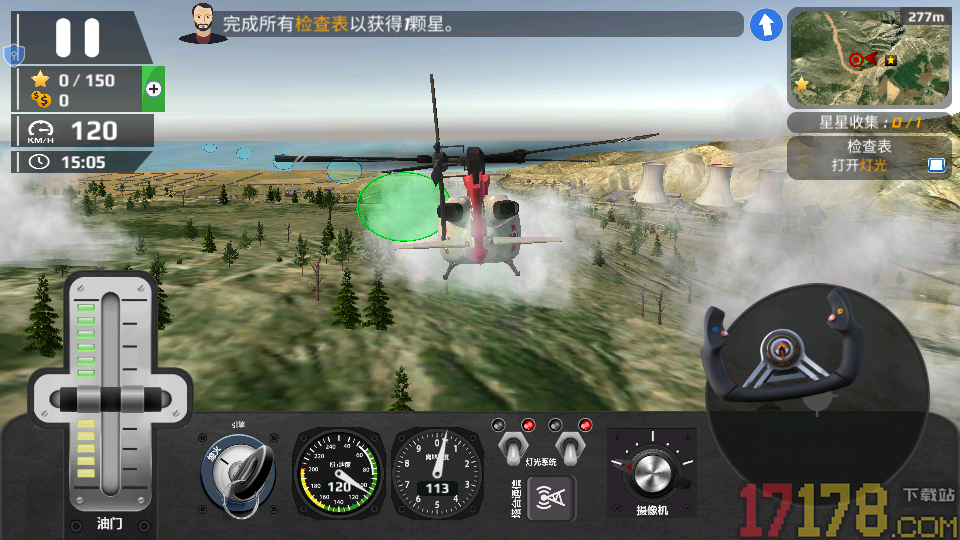960x540 pixels.
Task: Tap the green plus button to add coins
Action: pos(153,89)
